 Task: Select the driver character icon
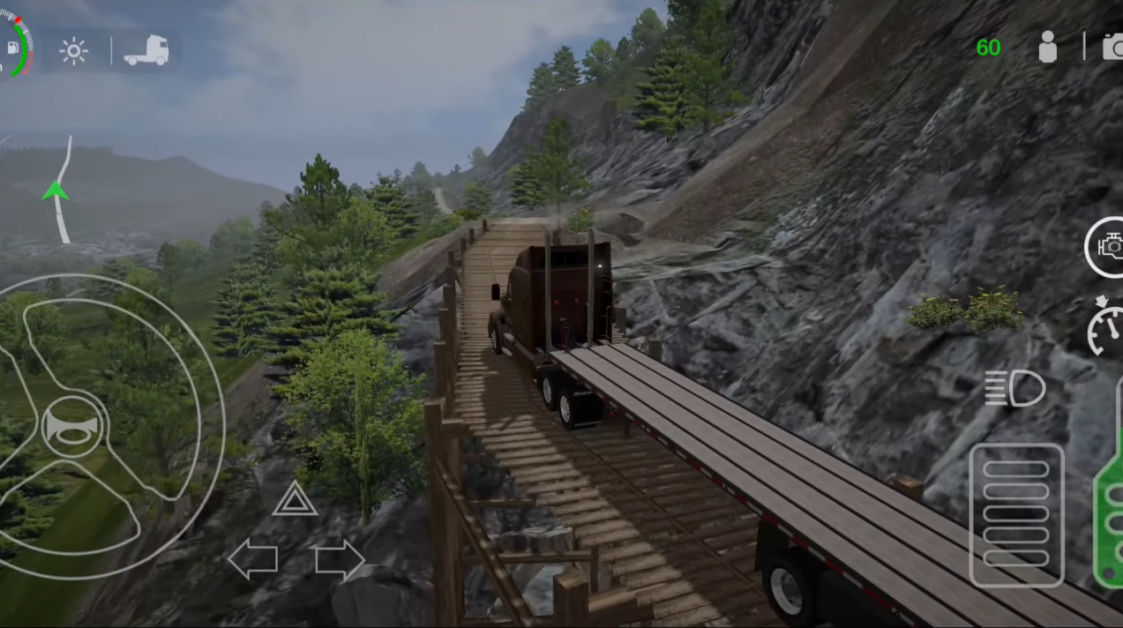pos(1047,47)
